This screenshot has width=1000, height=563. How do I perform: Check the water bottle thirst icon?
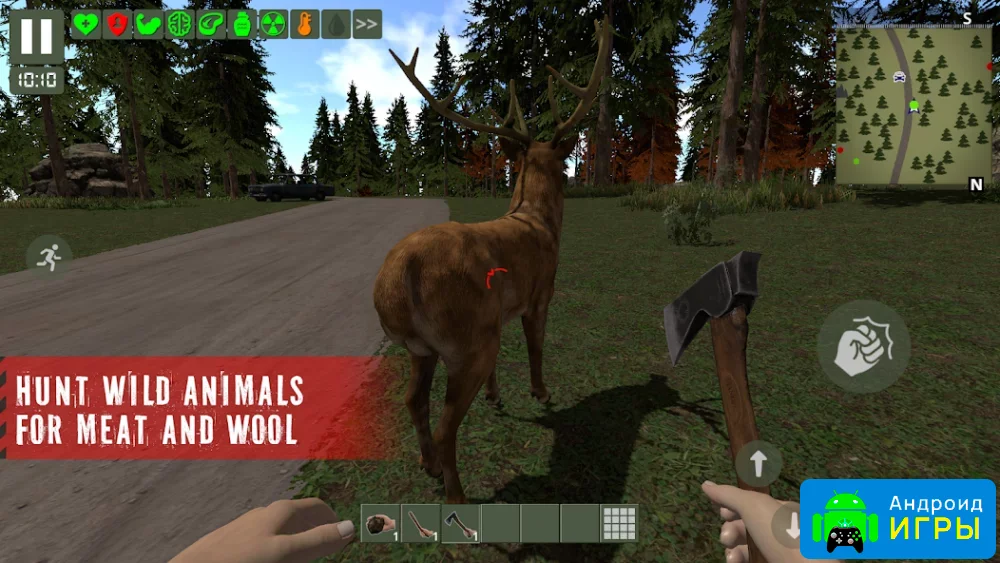(241, 24)
